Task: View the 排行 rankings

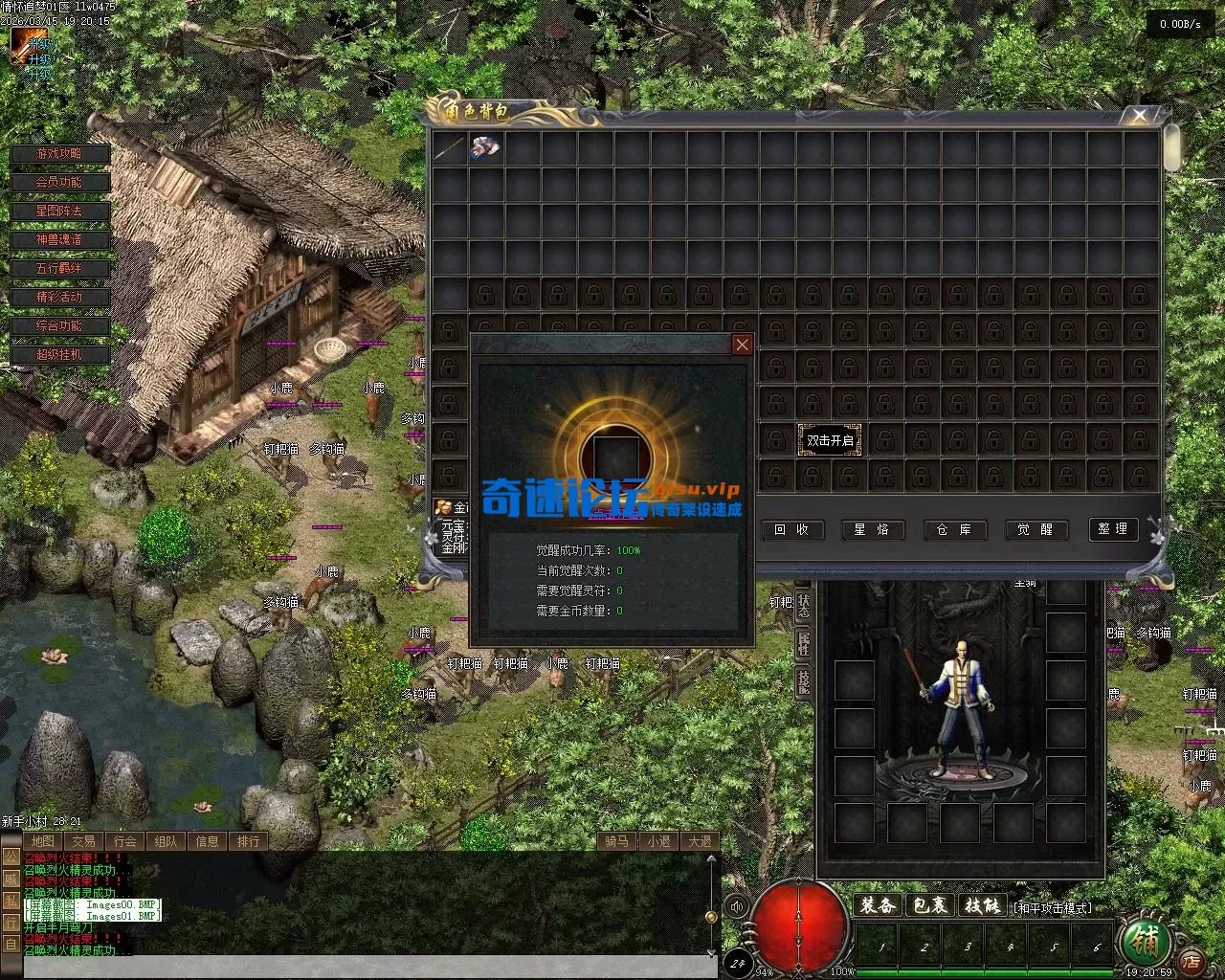Action: point(248,841)
